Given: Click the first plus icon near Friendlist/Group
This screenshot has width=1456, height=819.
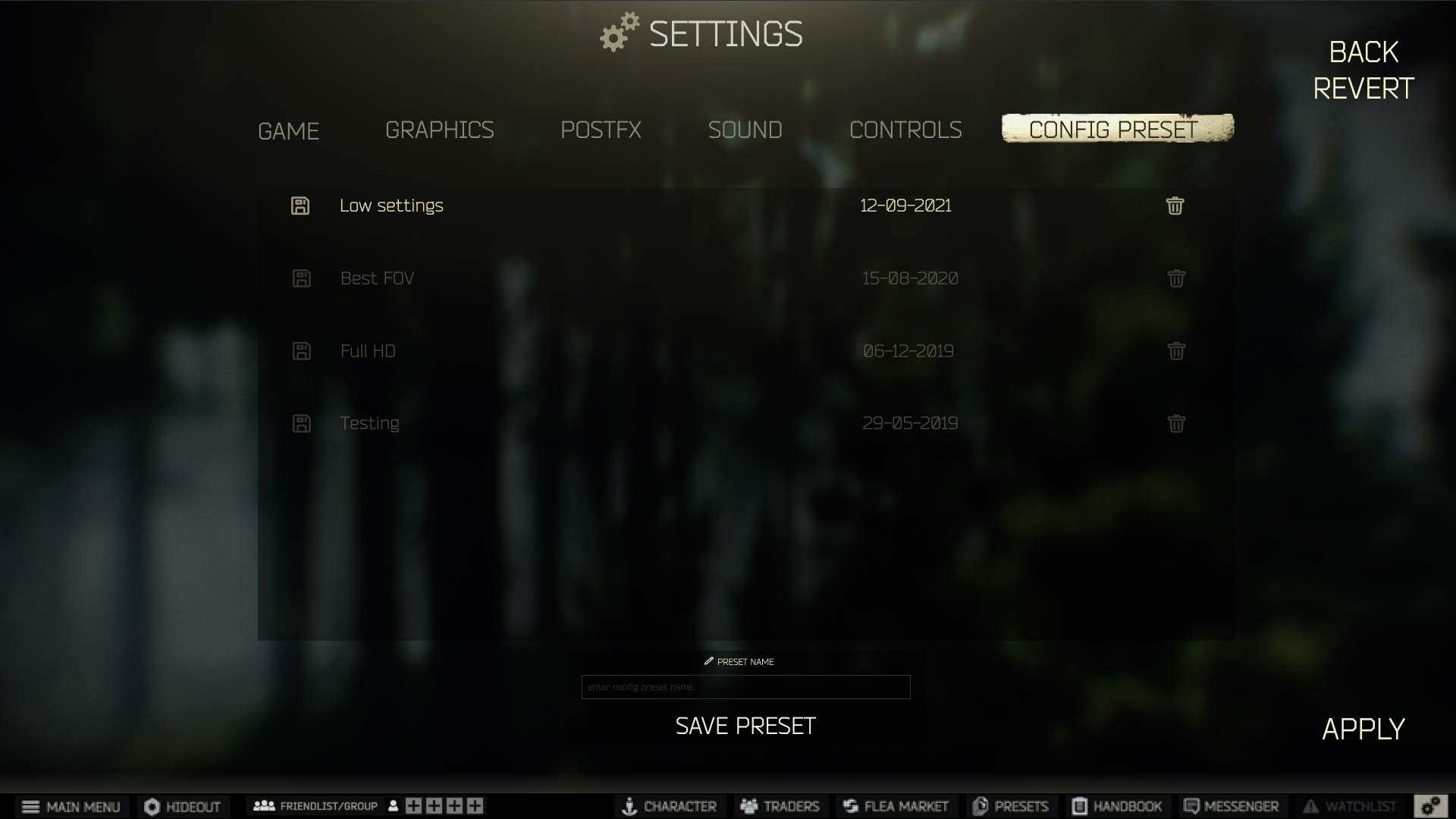Looking at the screenshot, I should [x=413, y=806].
